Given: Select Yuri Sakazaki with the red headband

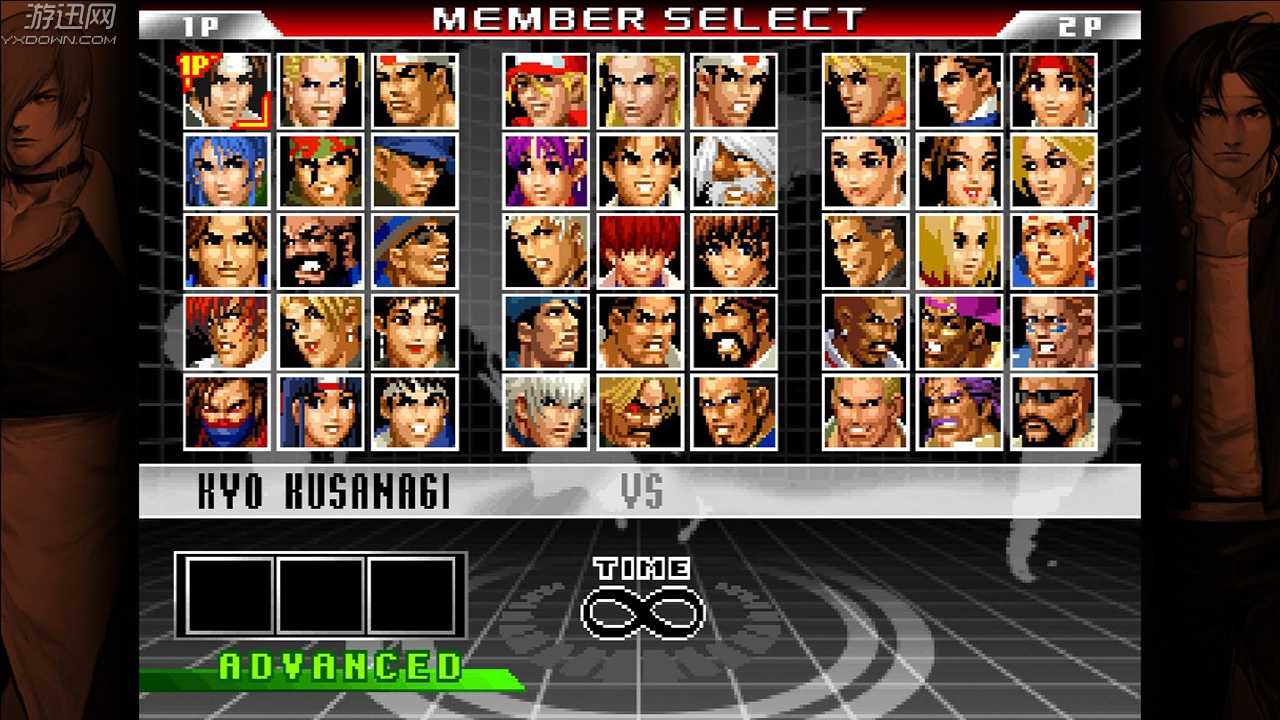Looking at the screenshot, I should 1053,91.
